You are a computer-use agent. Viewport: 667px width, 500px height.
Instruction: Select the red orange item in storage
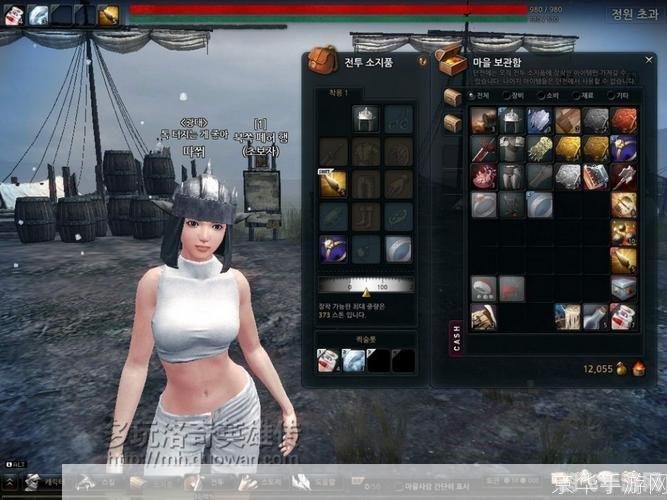624,120
